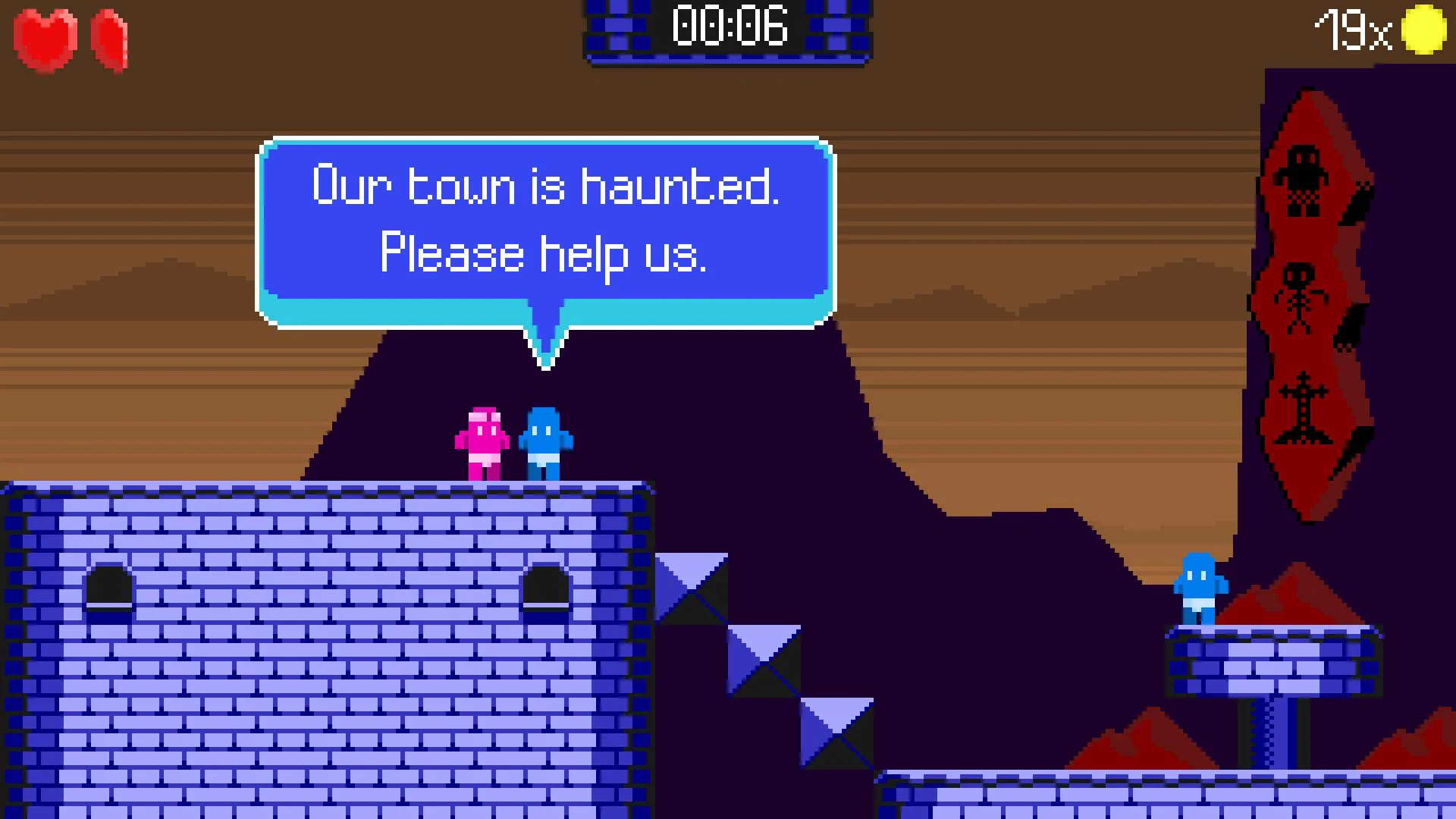Select the blue villager beside the pink one
The width and height of the screenshot is (1456, 819).
coord(544,444)
